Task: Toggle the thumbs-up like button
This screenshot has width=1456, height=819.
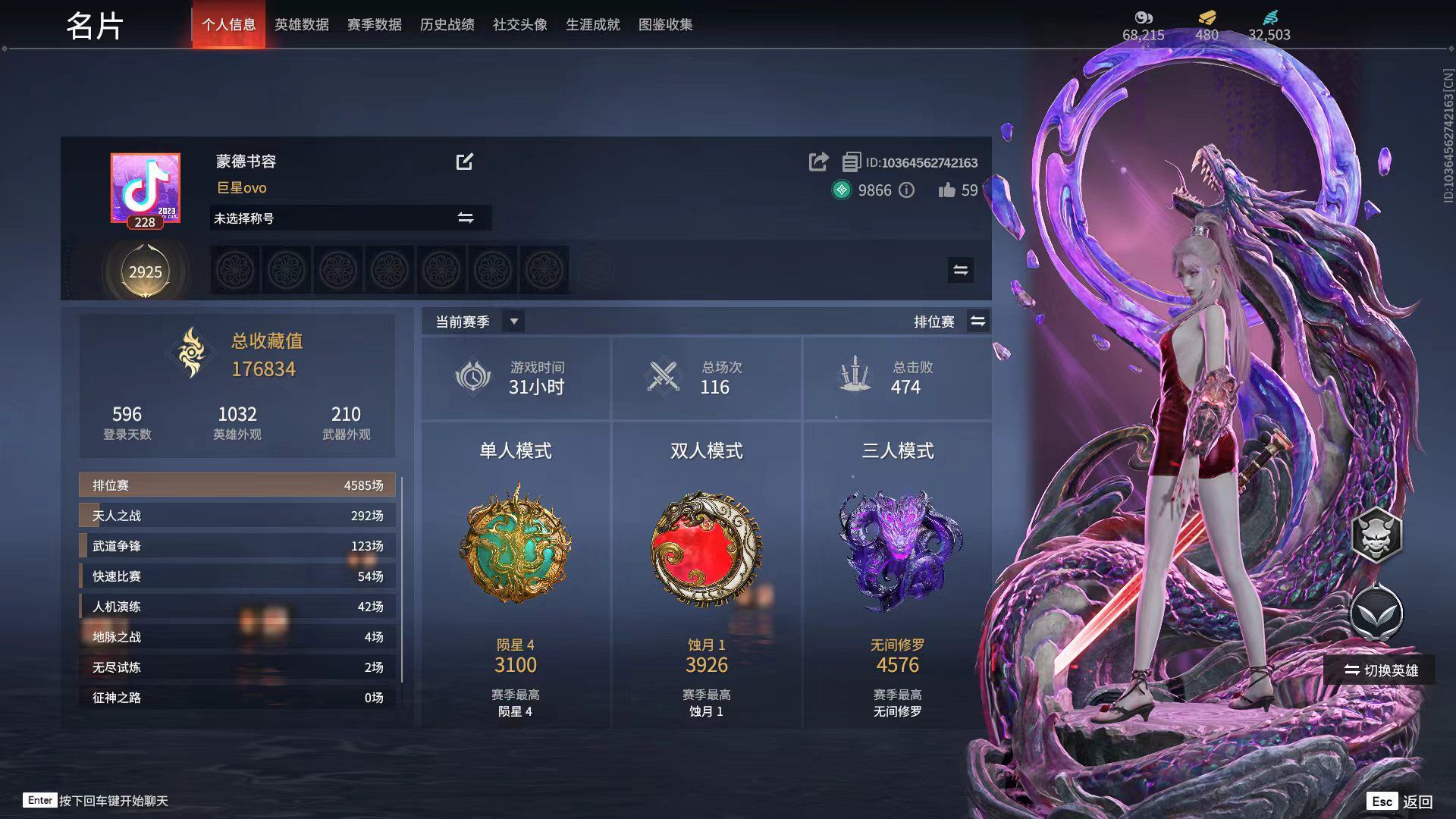Action: (946, 191)
